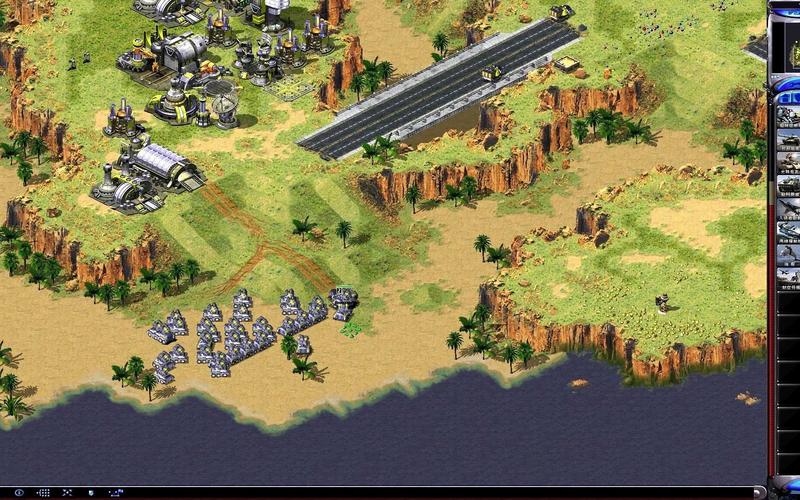The width and height of the screenshot is (800, 500).
Task: Click the circular icon on the command bar
Action: 19,493
